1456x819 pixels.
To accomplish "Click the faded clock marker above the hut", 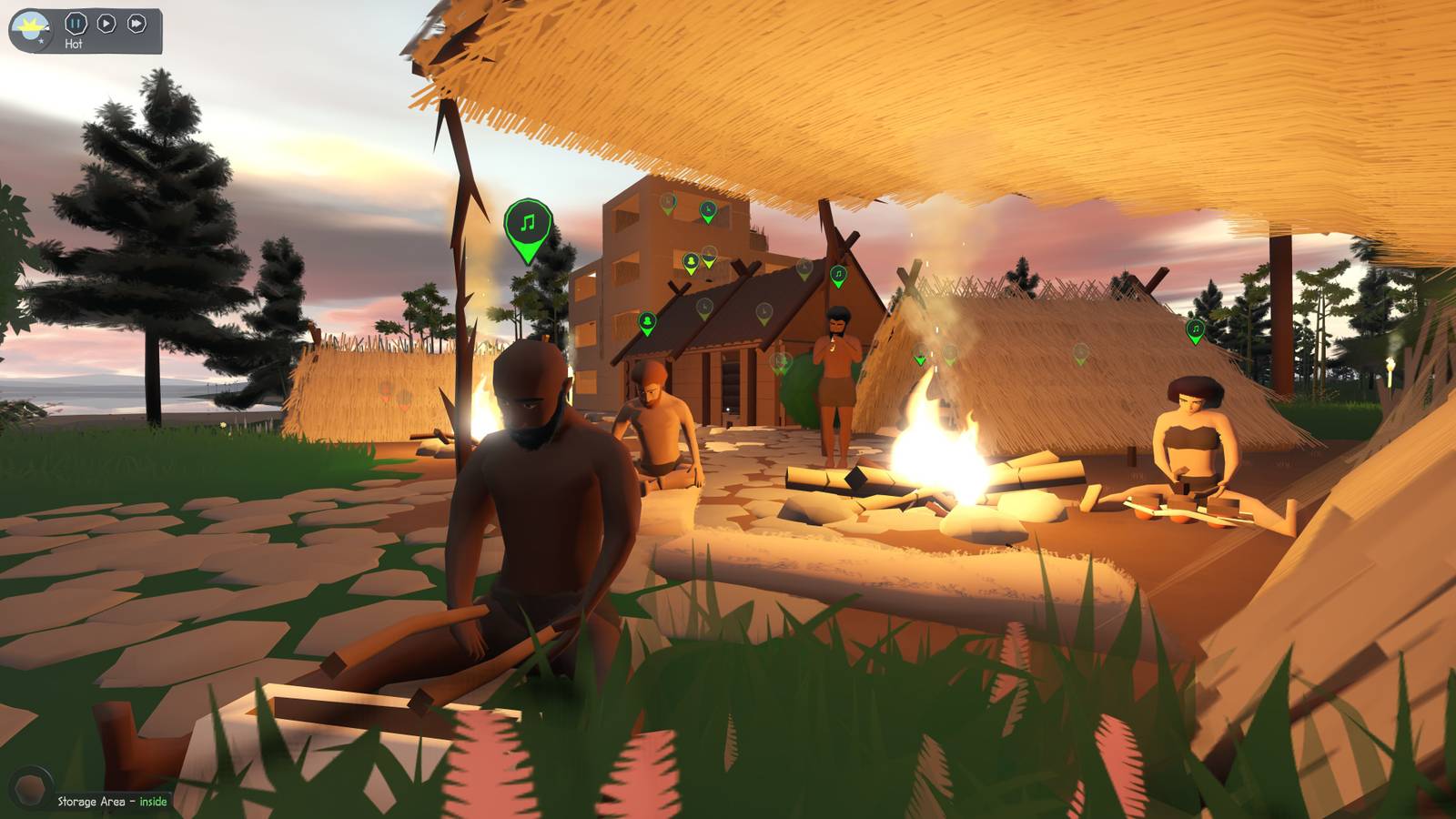I will [x=764, y=311].
